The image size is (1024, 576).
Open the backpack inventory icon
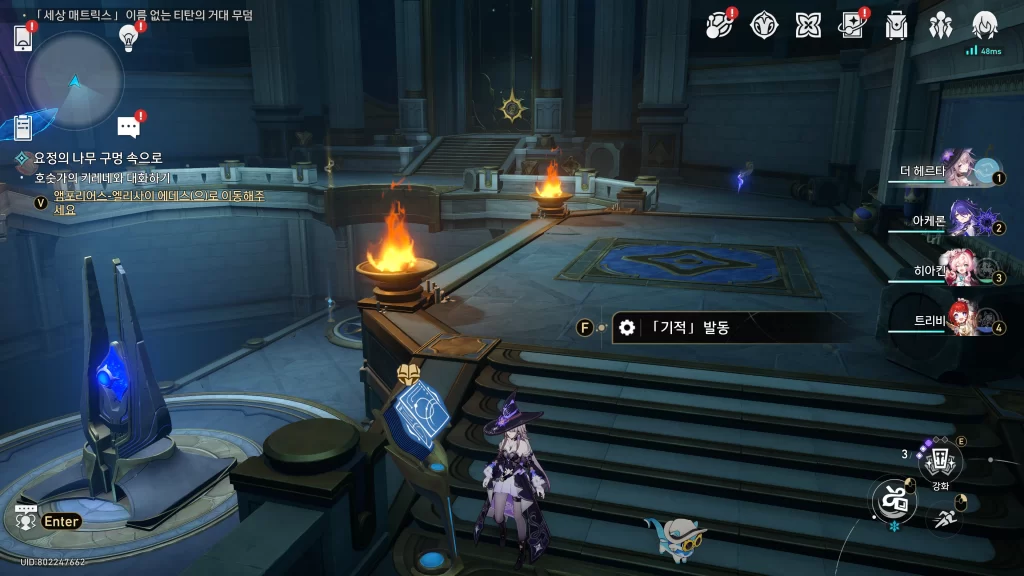[897, 25]
